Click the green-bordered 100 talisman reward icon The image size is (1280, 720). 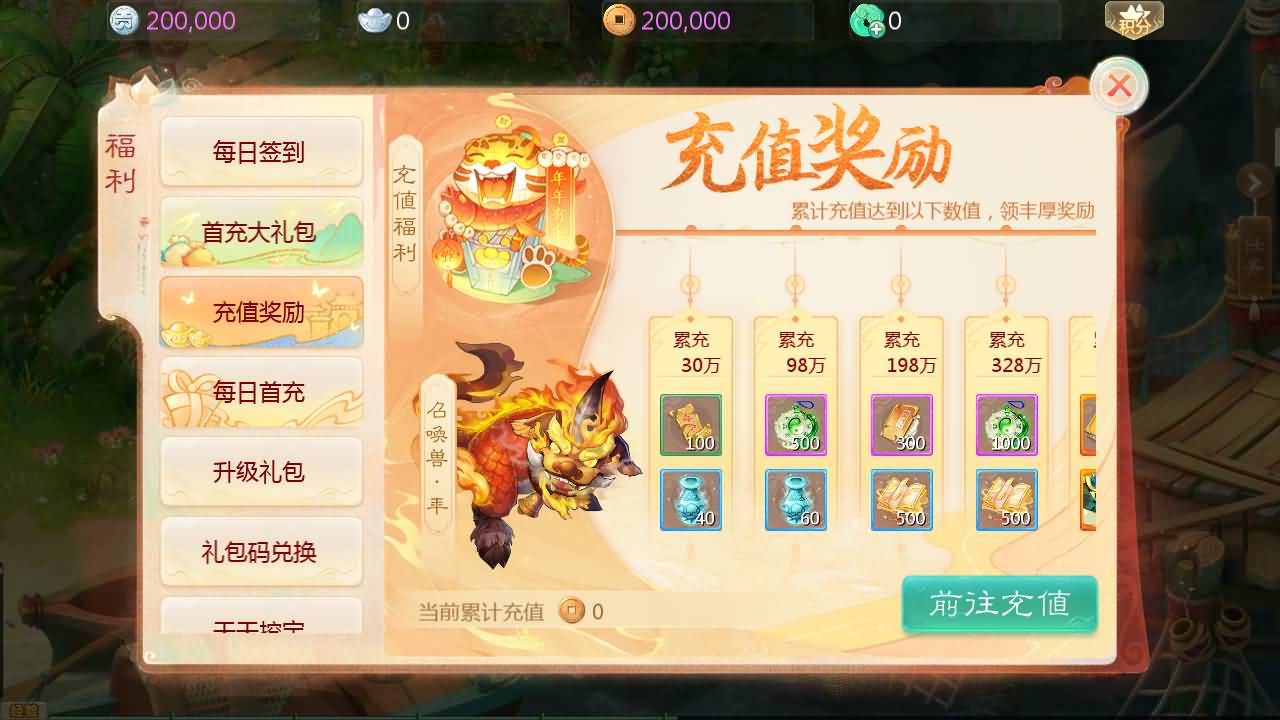point(691,425)
